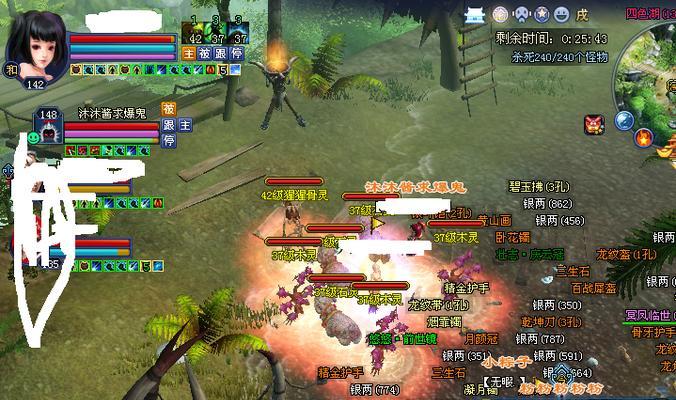Click the green smiley beside the teammate portrait
This screenshot has height=400, width=676.
[x=33, y=134]
